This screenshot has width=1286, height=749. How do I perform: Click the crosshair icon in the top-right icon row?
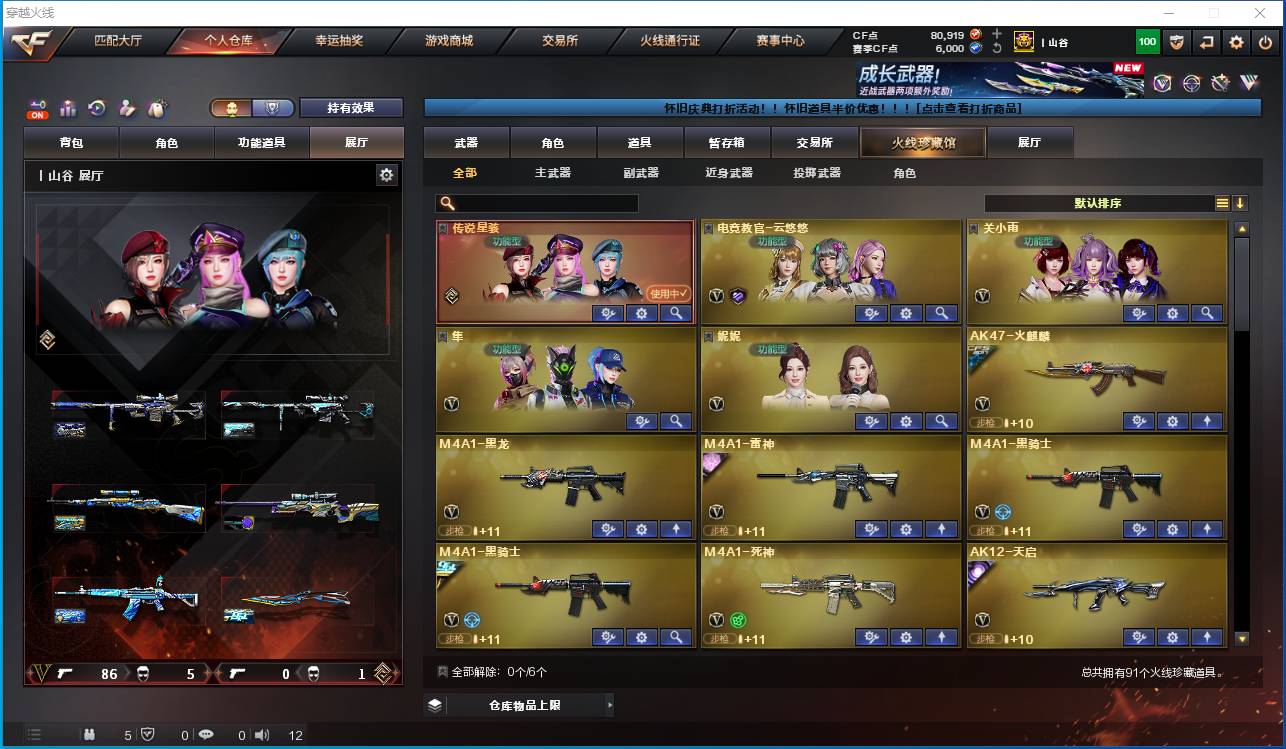coord(1190,83)
